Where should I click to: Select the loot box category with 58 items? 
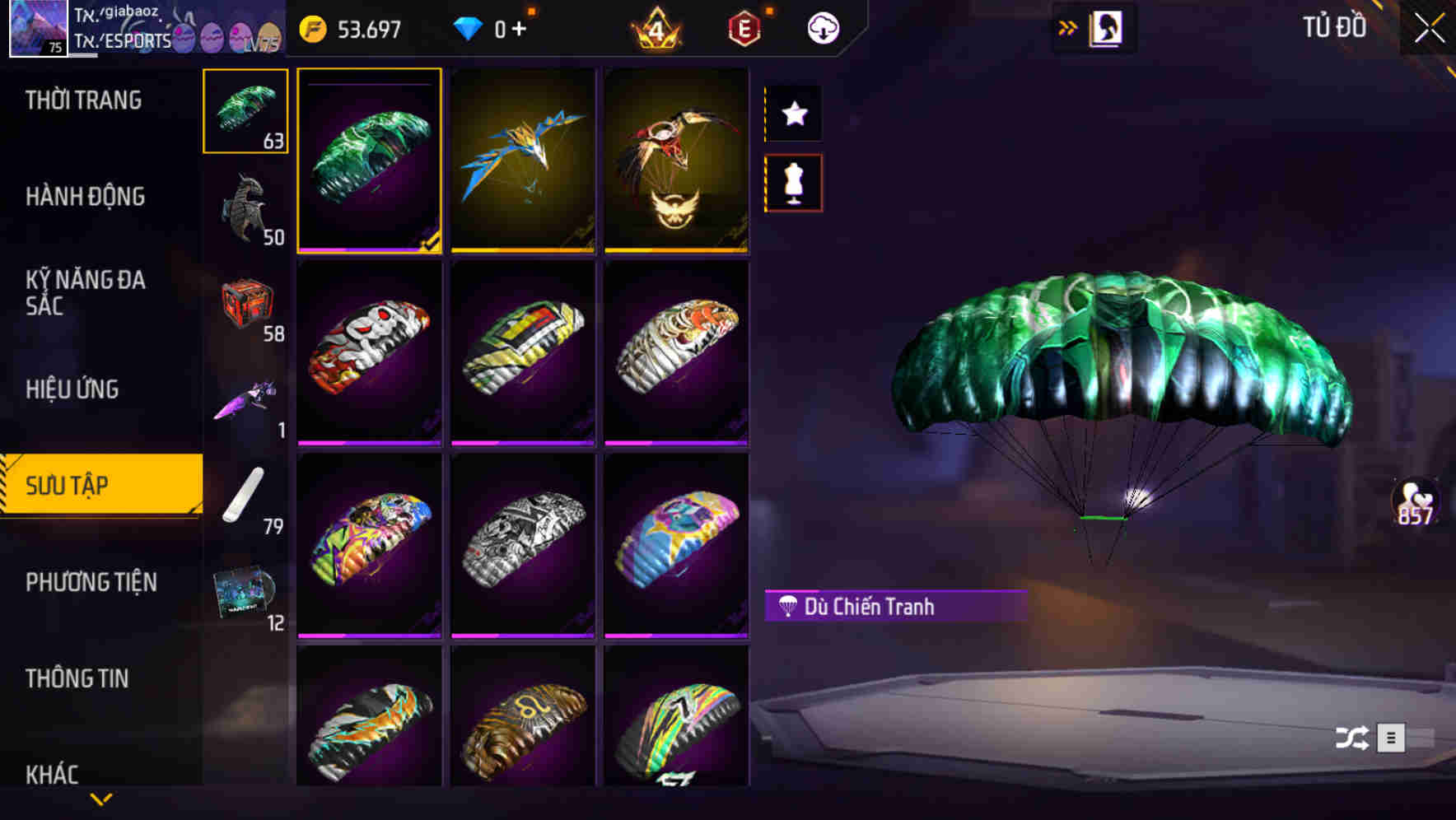(x=245, y=305)
